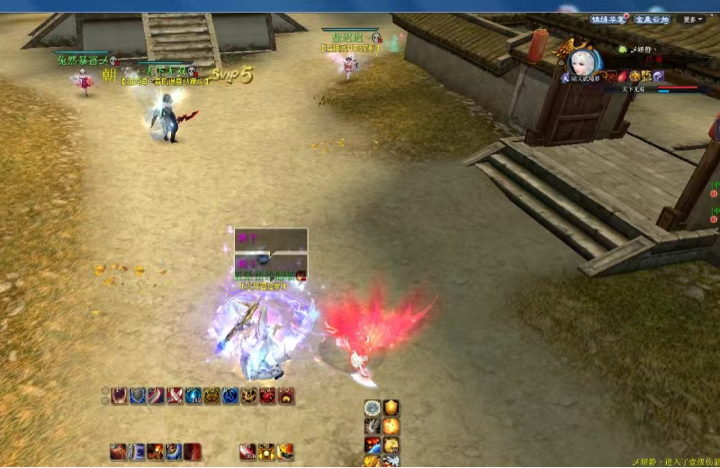Click the red flame buff icon near portrait
The image size is (720, 468).
pyautogui.click(x=621, y=76)
